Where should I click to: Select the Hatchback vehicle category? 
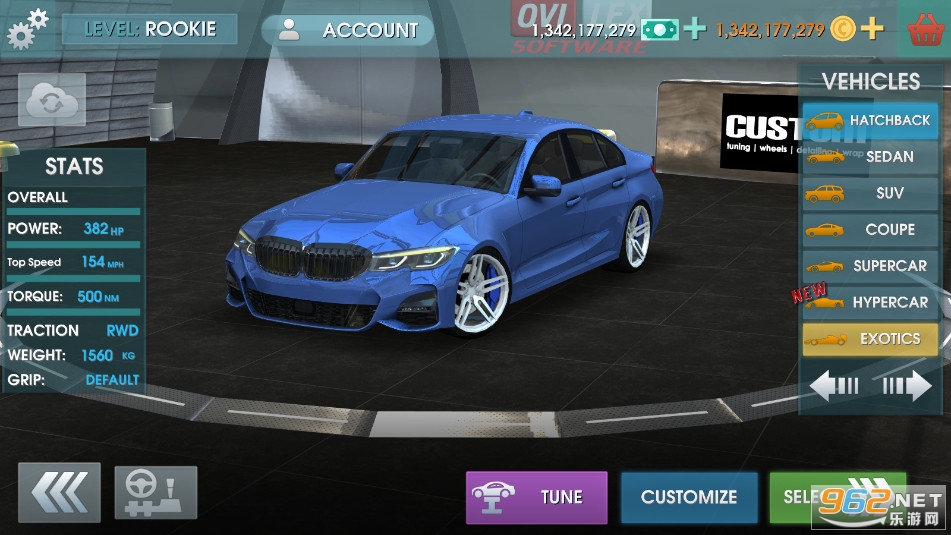[869, 120]
